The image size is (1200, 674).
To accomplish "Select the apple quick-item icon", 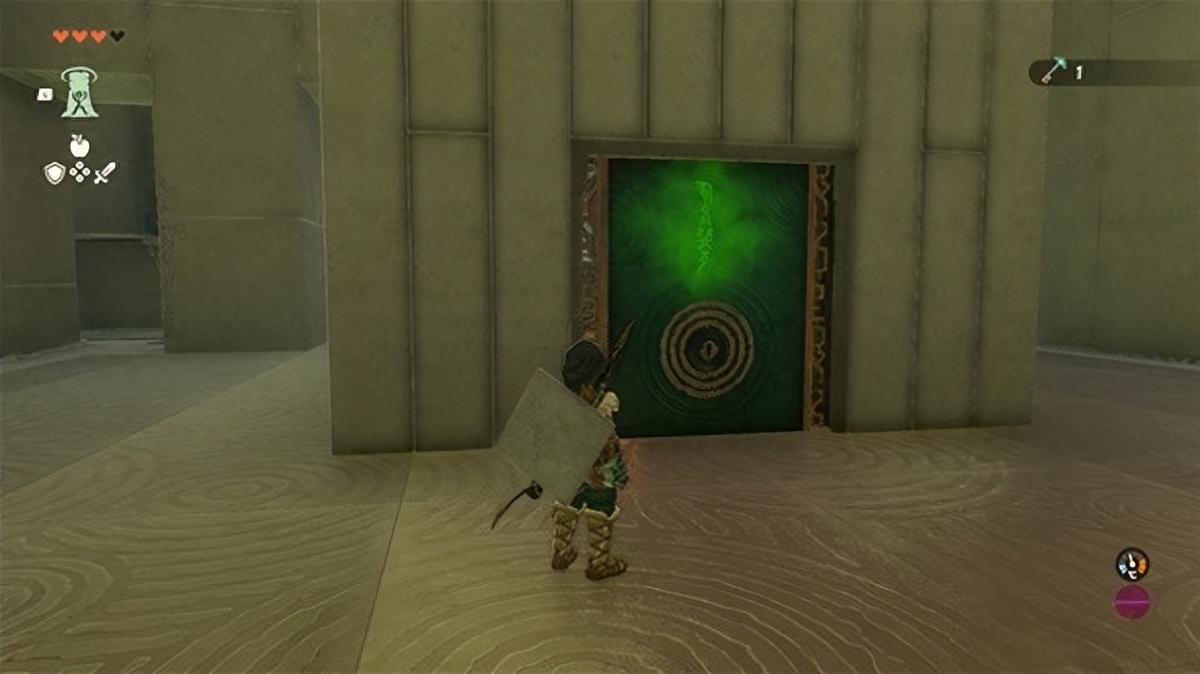I will 80,146.
